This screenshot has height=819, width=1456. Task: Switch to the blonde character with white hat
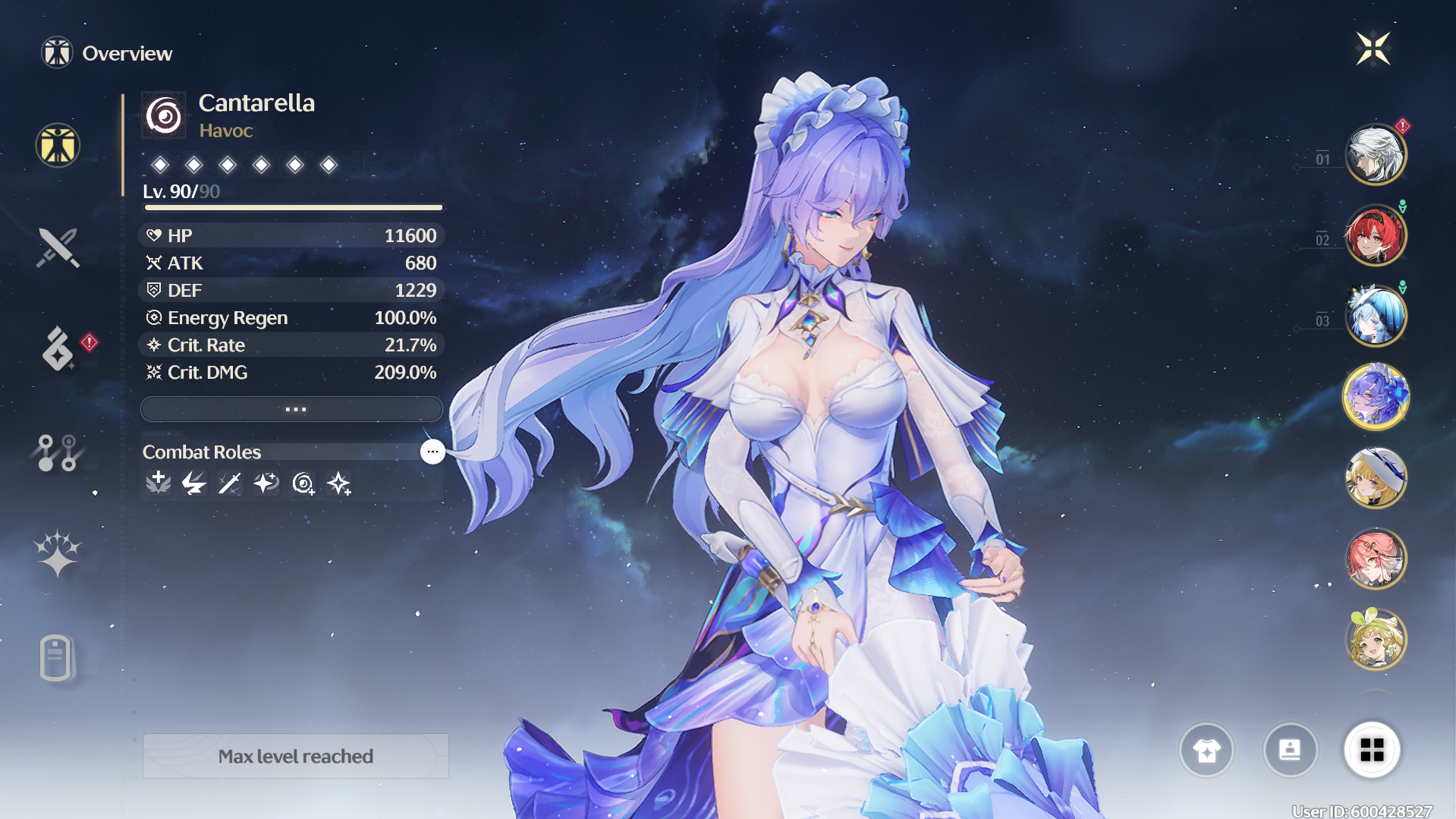(x=1375, y=477)
